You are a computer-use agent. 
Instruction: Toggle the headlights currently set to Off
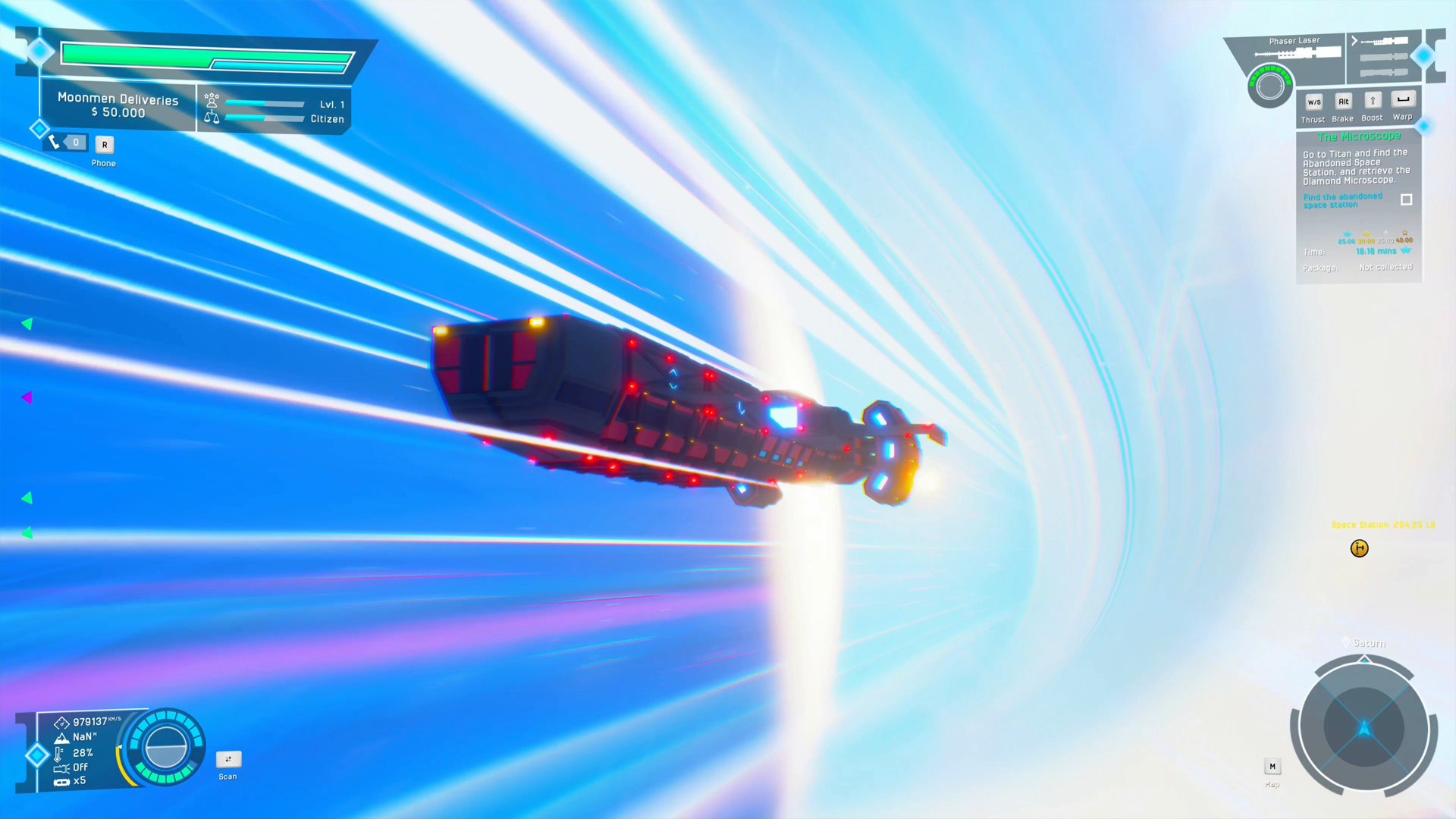click(61, 767)
